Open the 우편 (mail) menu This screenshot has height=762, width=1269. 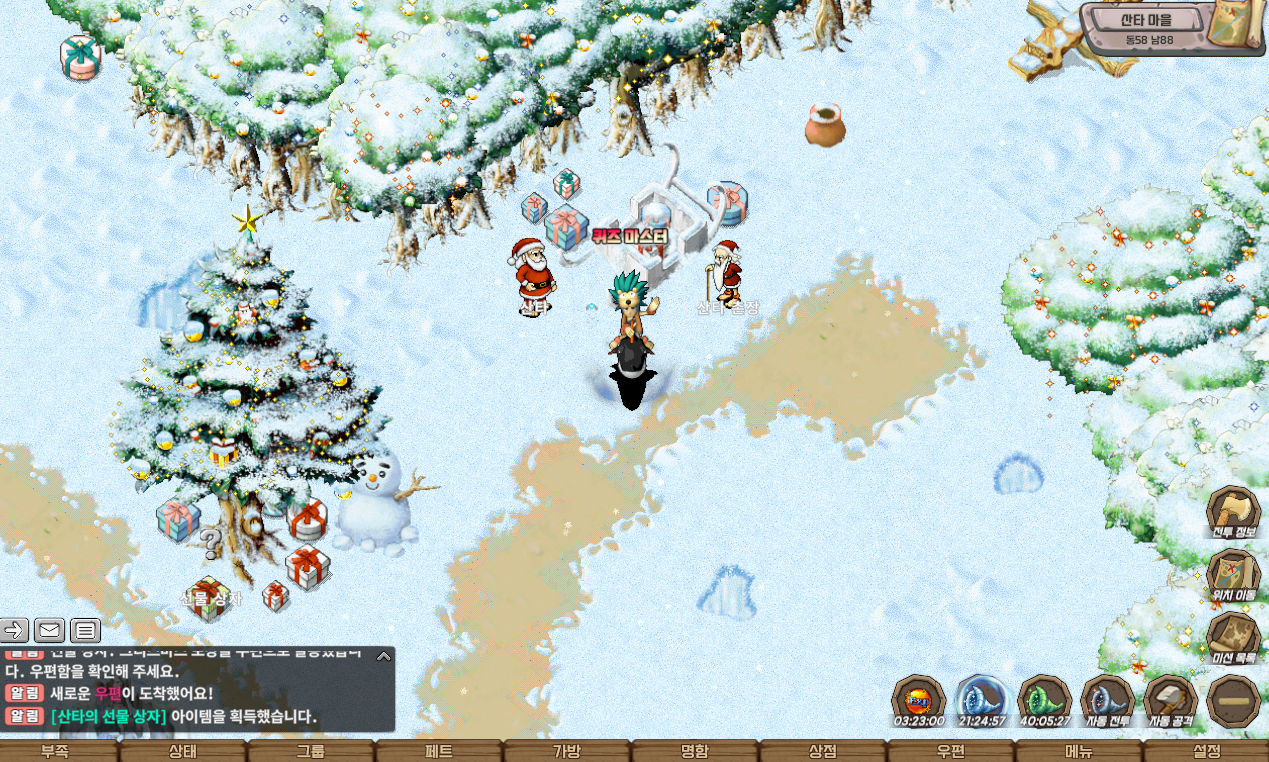coord(950,751)
